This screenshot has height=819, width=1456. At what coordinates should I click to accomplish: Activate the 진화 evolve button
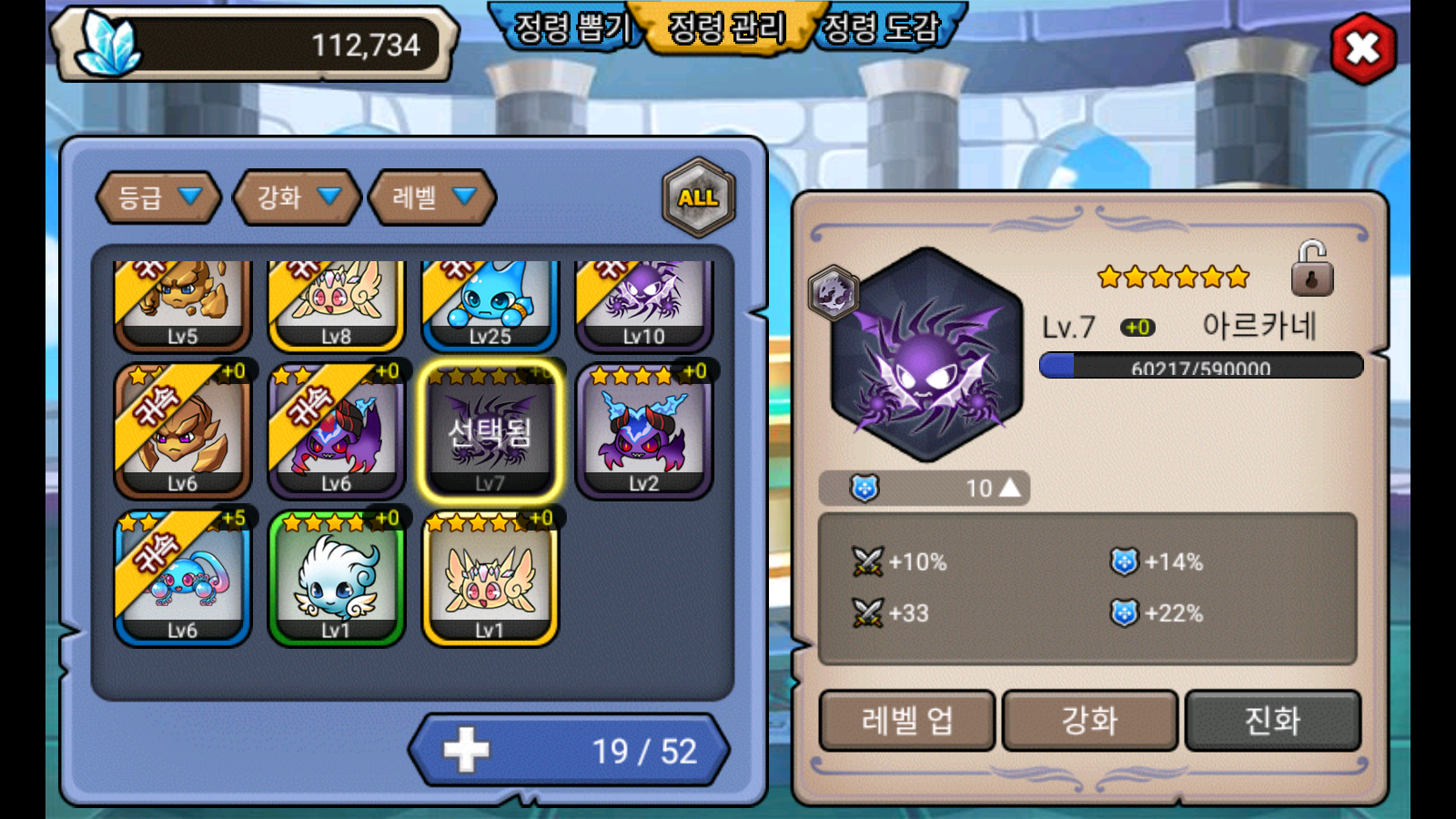[x=1272, y=721]
